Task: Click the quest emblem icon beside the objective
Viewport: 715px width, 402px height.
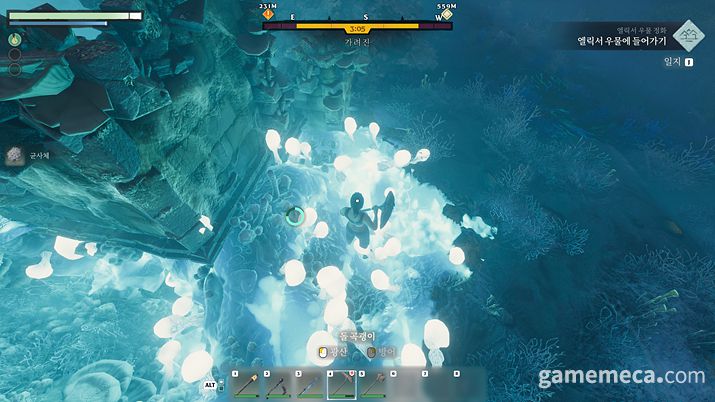Action: pyautogui.click(x=686, y=37)
